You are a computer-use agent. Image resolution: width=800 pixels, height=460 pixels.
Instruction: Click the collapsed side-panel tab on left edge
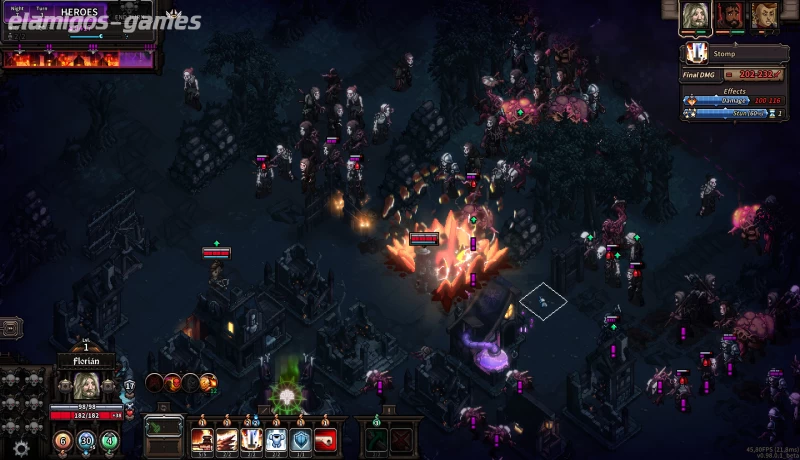point(10,327)
